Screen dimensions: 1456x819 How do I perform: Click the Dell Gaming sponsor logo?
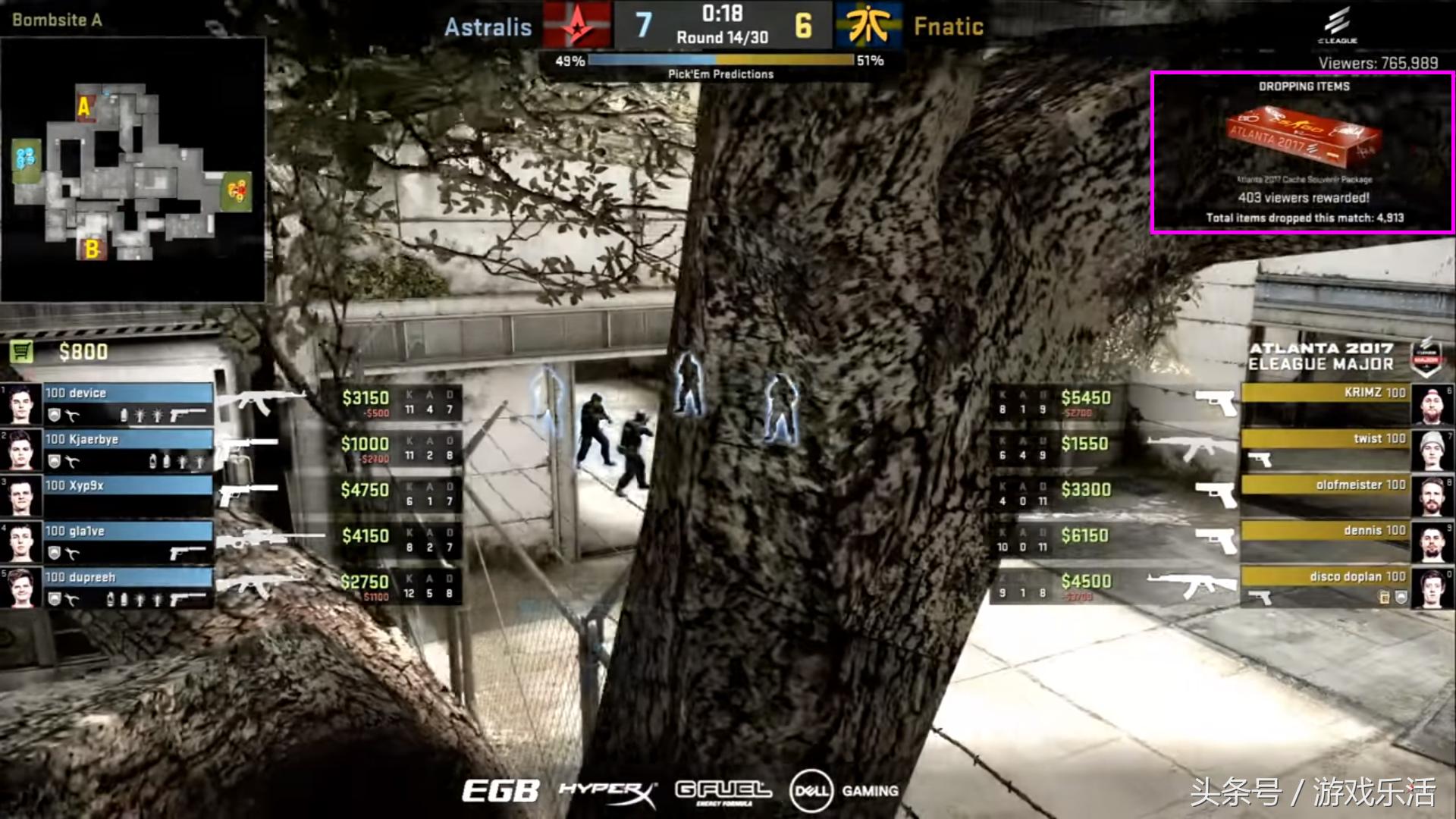click(843, 791)
